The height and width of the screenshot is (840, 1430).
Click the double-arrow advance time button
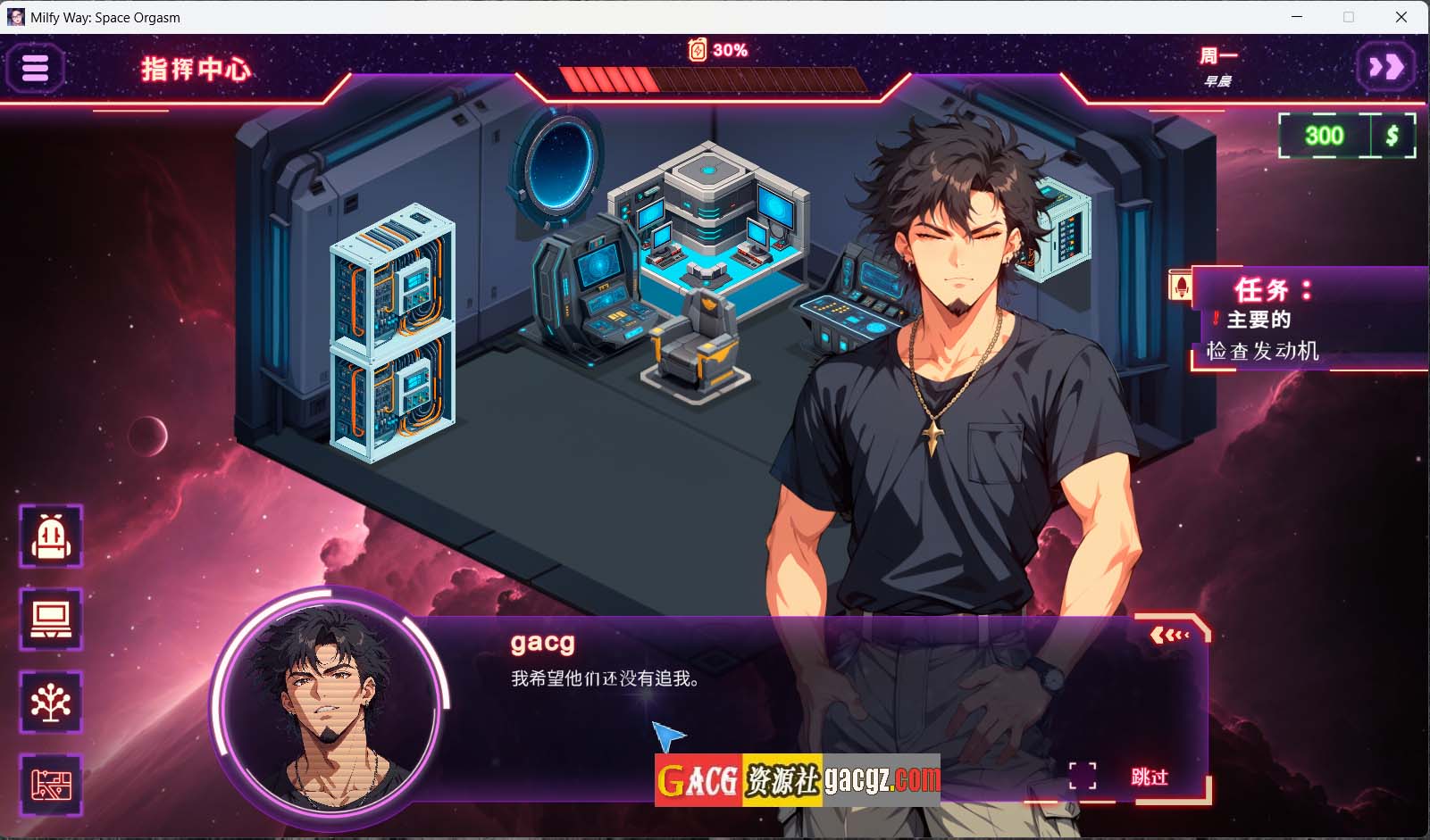tap(1385, 67)
